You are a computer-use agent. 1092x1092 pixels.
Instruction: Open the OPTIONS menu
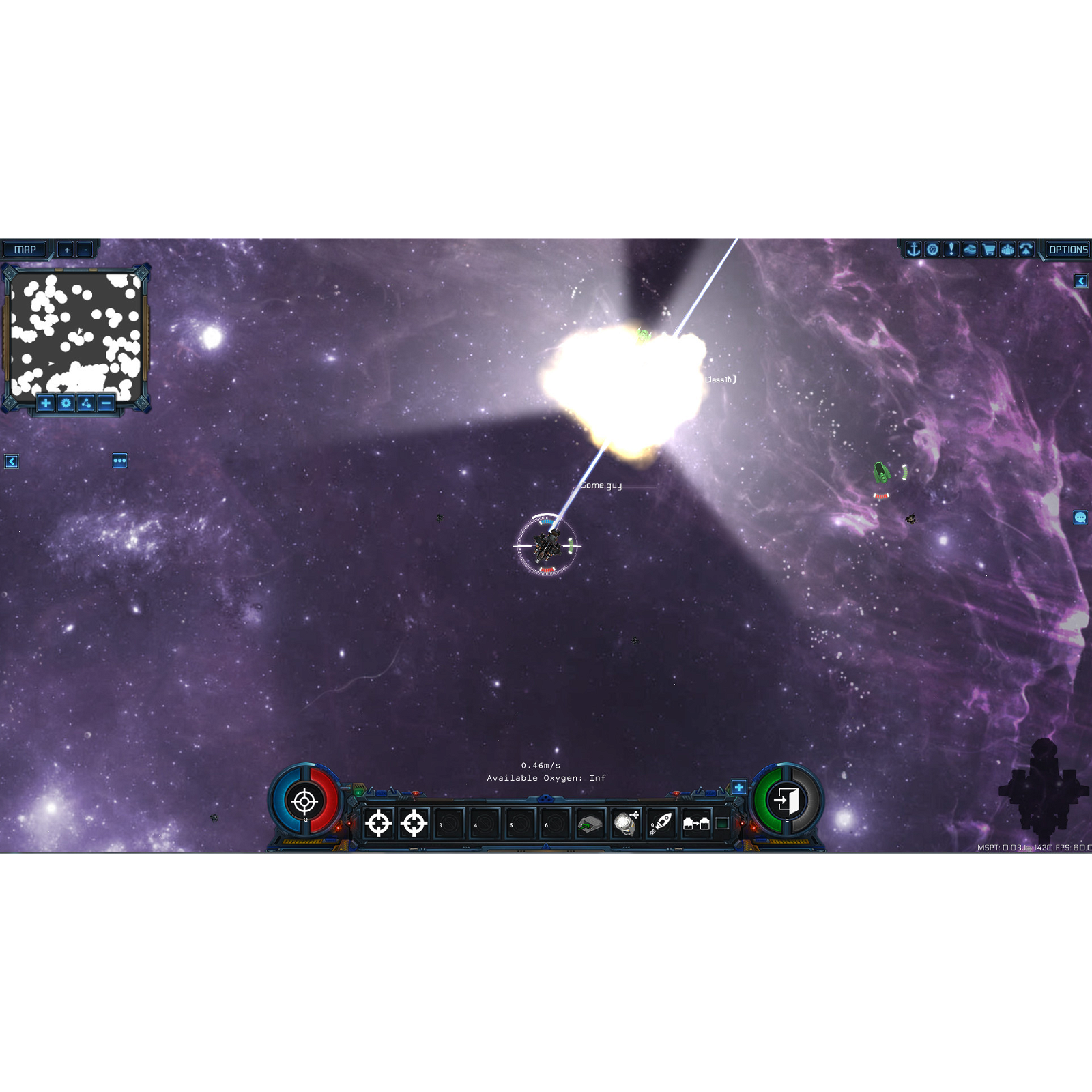coord(1069,249)
